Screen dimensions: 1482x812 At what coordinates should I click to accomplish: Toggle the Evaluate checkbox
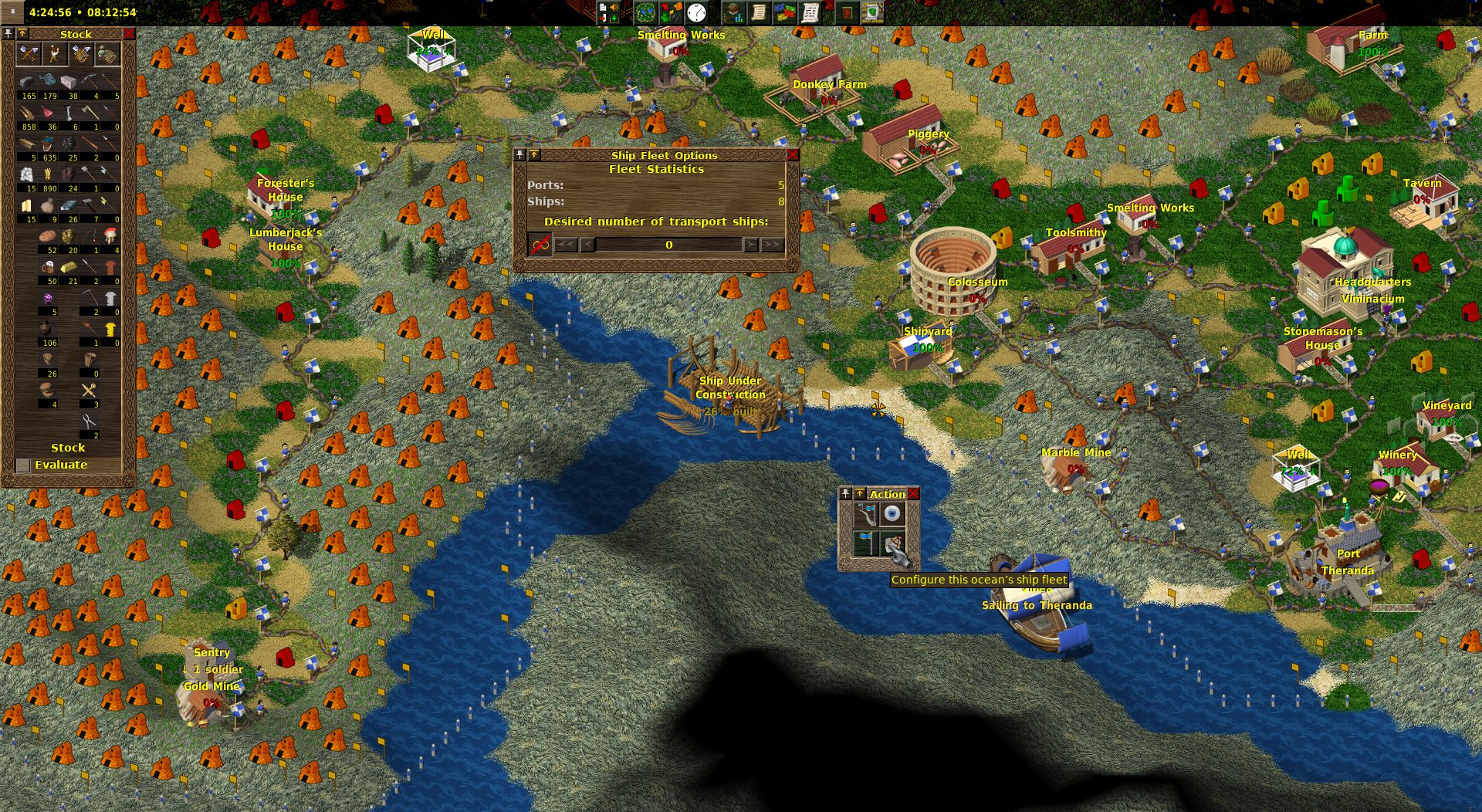point(23,465)
